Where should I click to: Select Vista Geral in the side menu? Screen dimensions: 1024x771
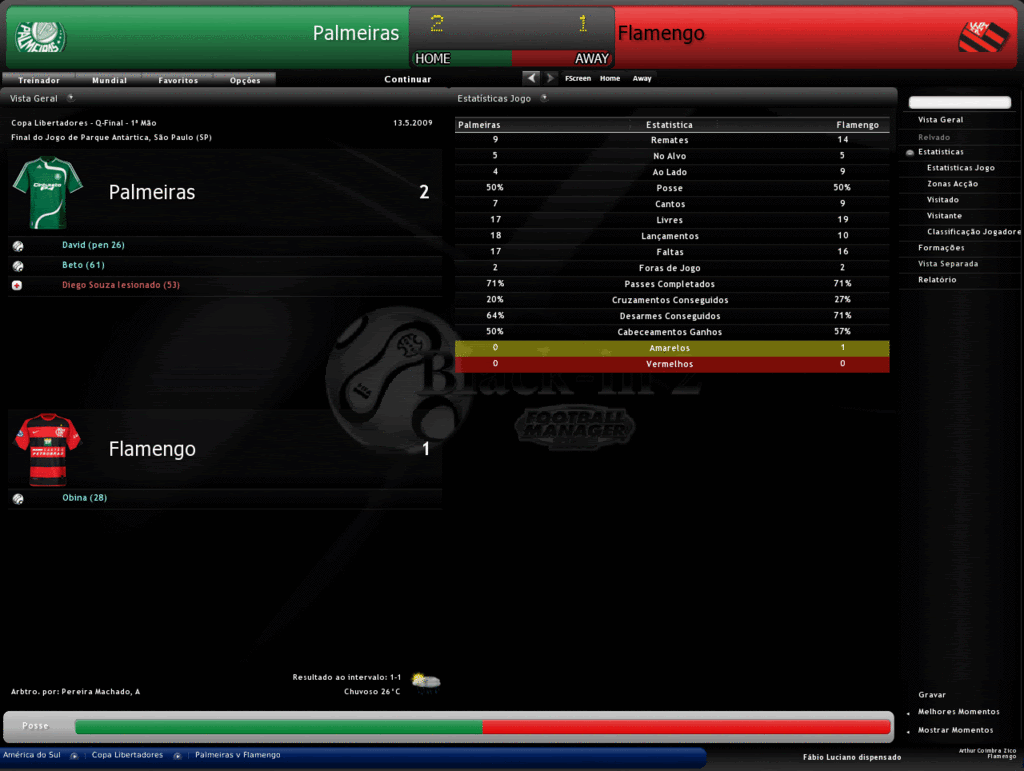point(940,120)
